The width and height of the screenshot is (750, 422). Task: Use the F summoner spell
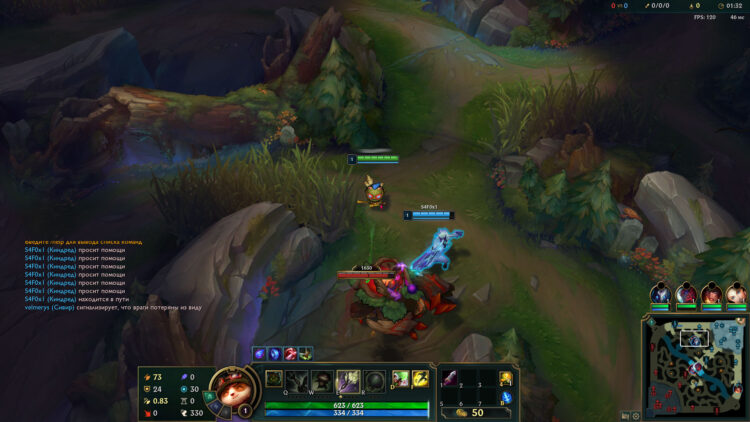(420, 378)
